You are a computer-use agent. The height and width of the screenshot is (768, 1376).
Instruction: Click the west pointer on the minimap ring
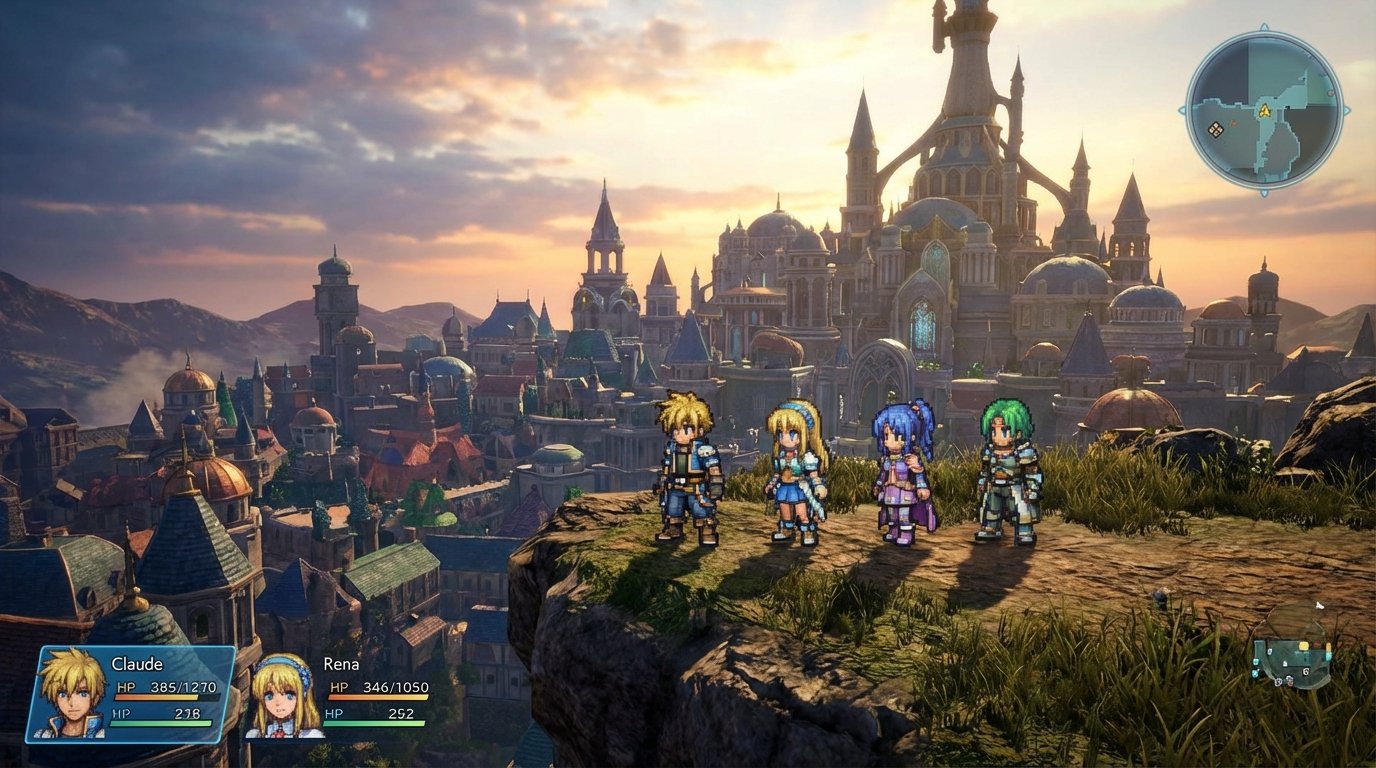tap(1183, 109)
